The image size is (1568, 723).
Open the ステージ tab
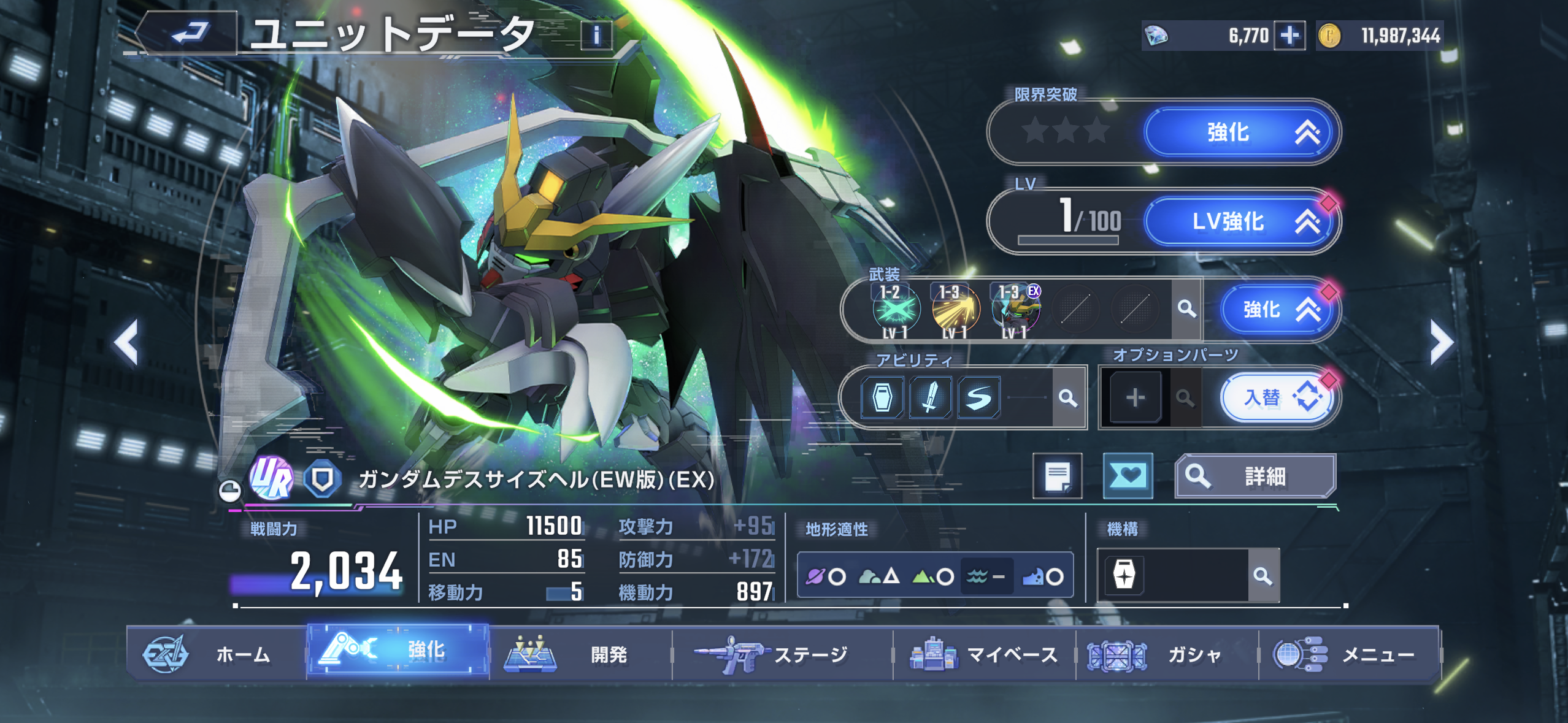782,654
